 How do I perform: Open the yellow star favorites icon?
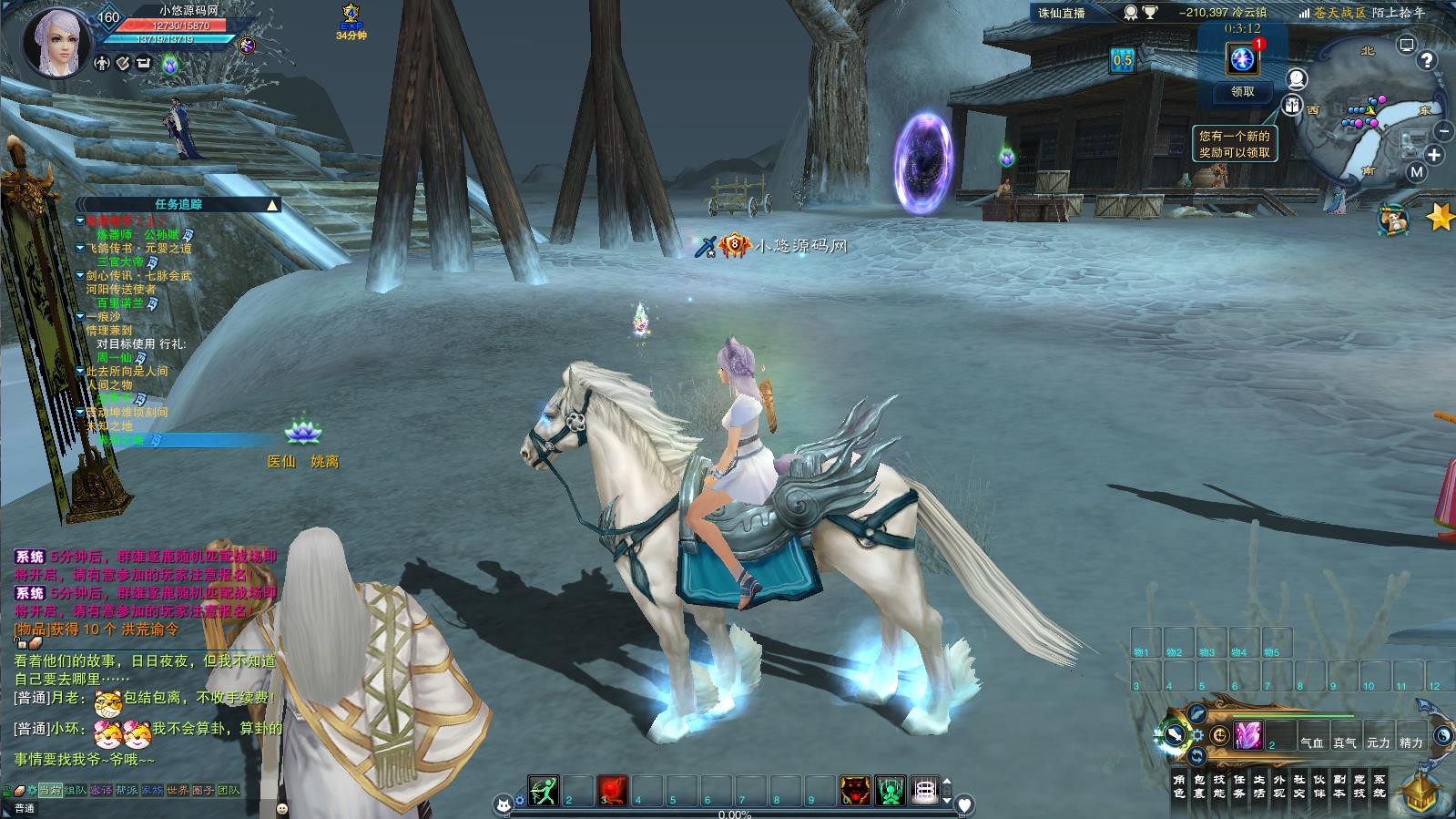(1440, 217)
